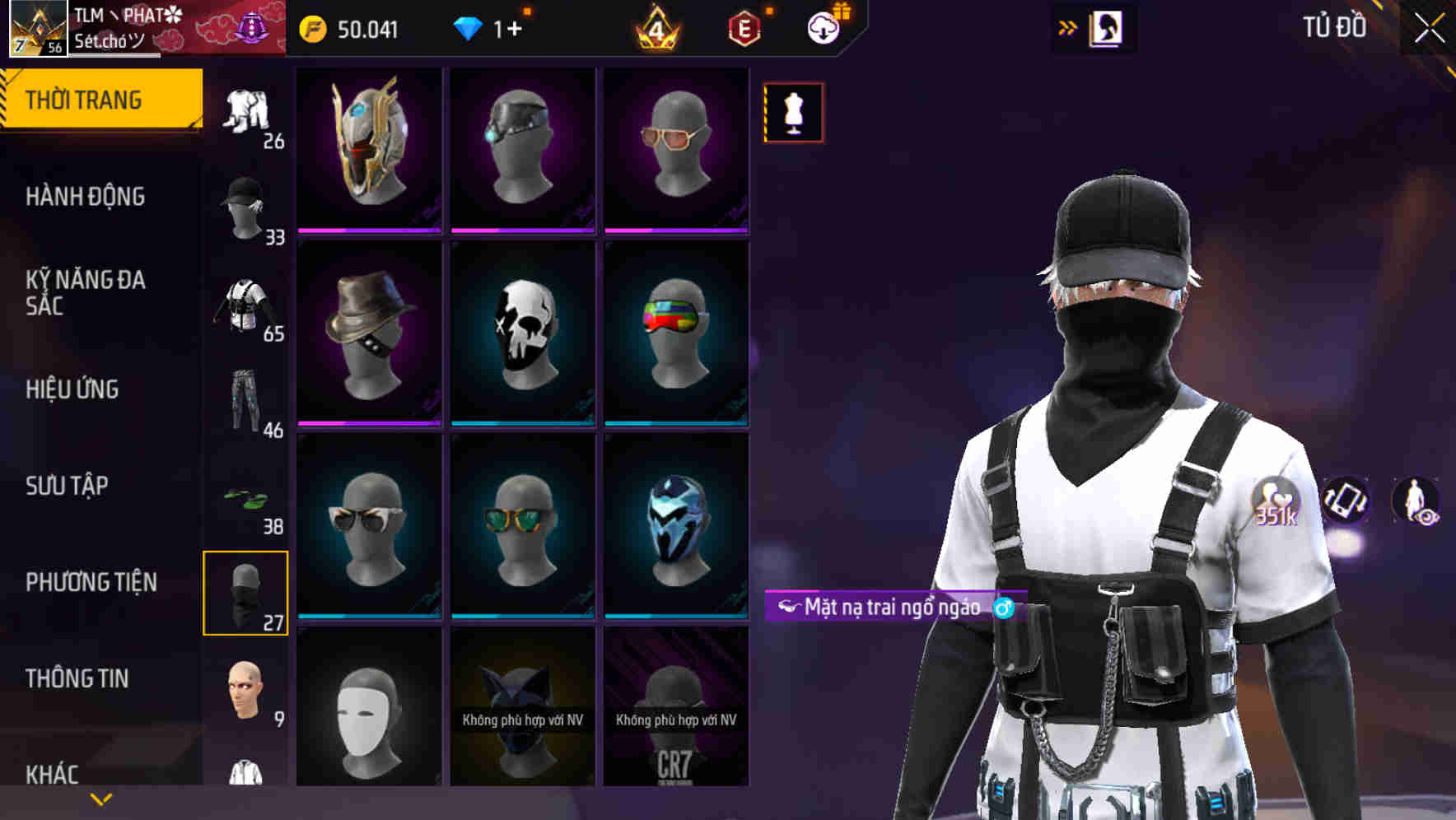Click the mannequin outfit preview icon
This screenshot has height=820, width=1456.
click(792, 112)
